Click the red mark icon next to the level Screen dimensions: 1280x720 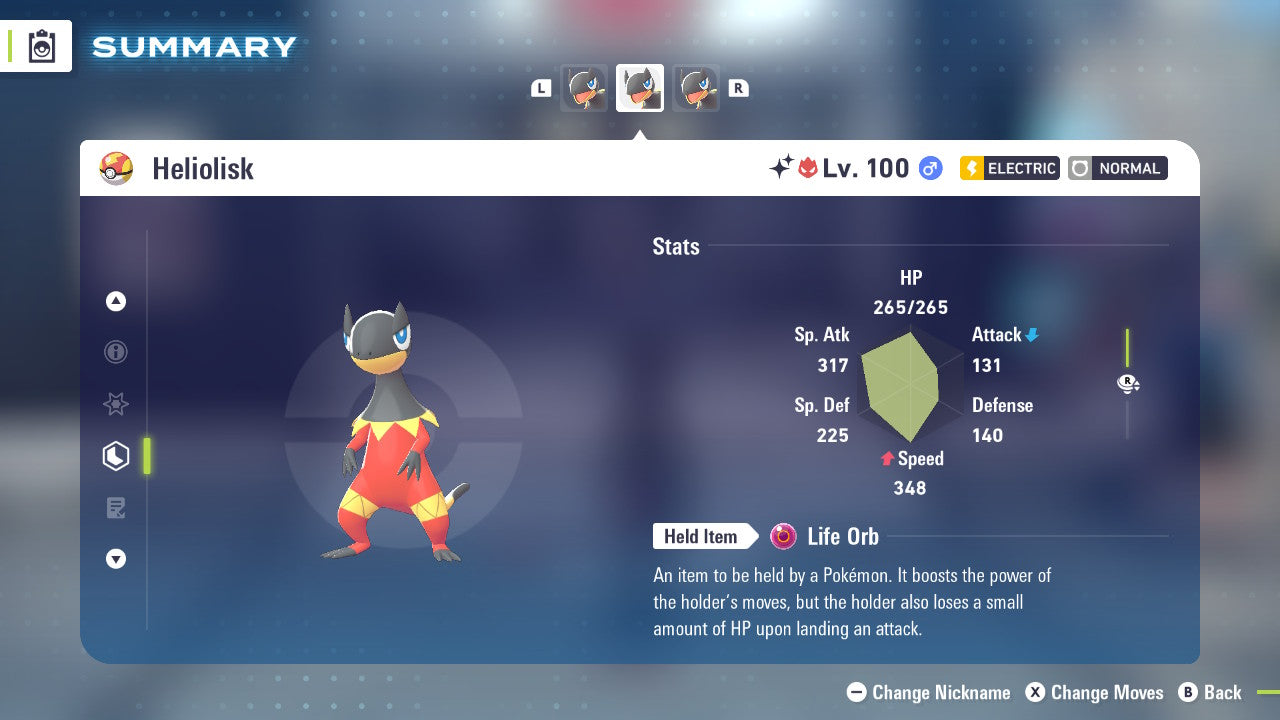[x=809, y=168]
